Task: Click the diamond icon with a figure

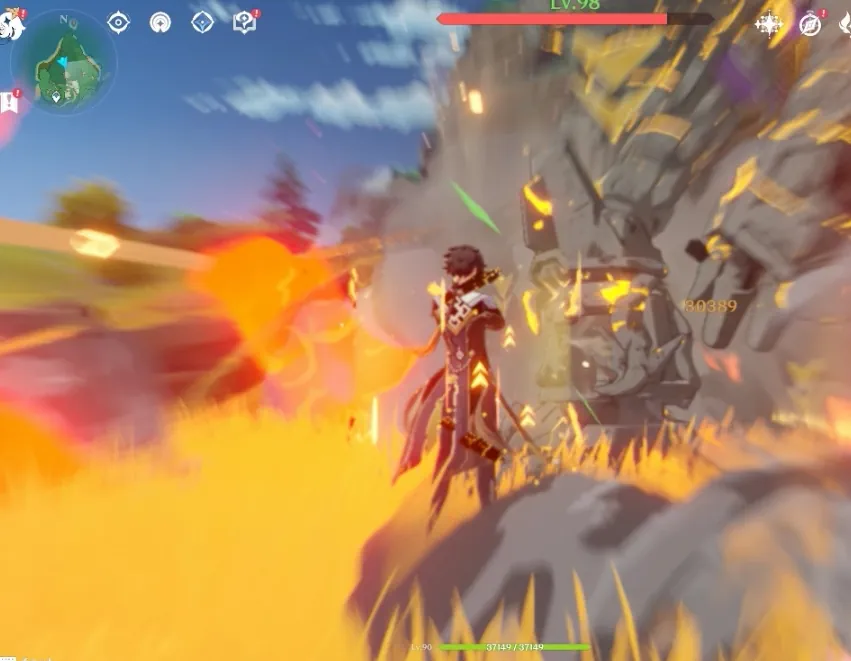Action: (202, 22)
